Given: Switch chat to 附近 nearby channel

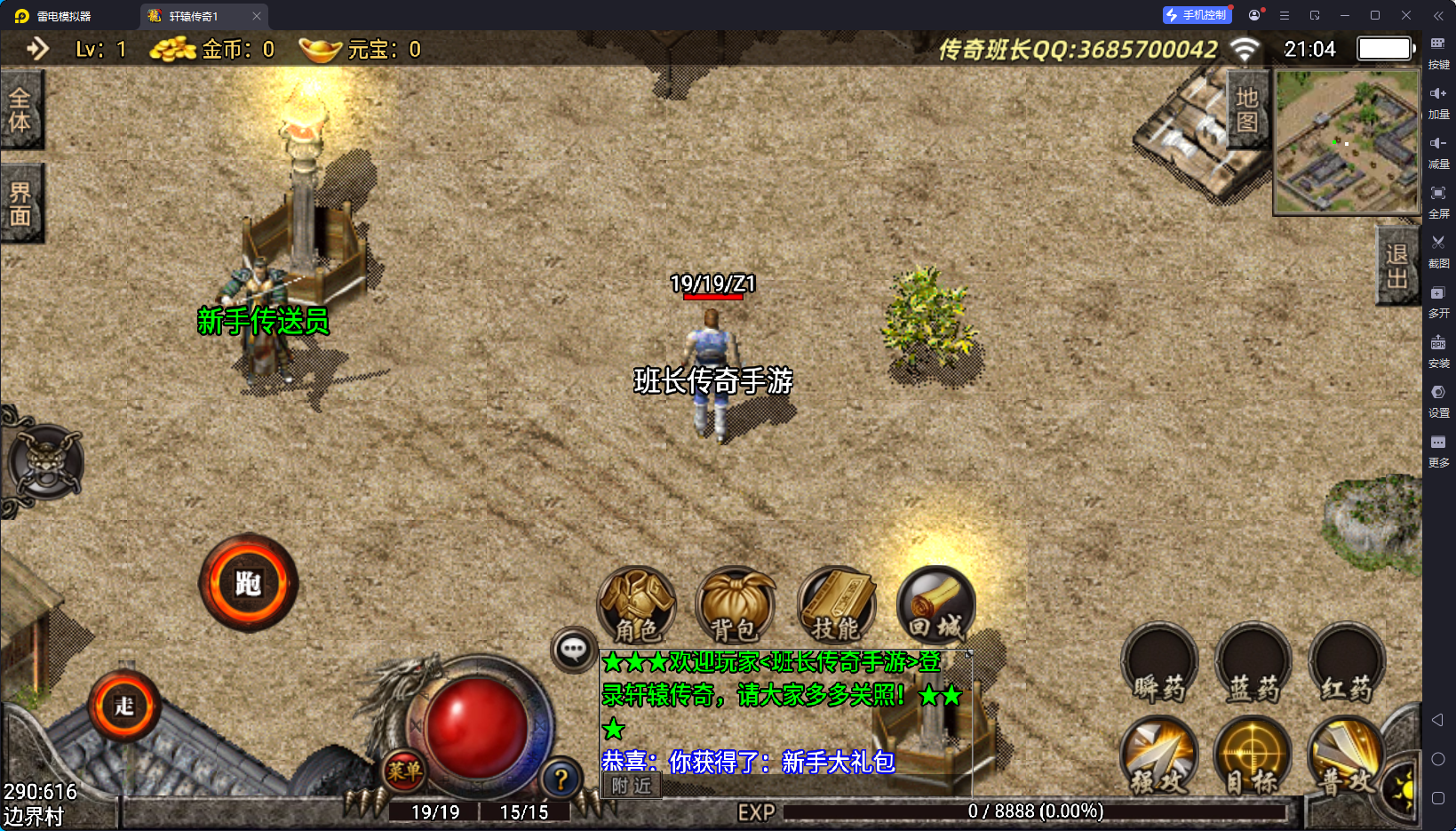Looking at the screenshot, I should point(632,786).
